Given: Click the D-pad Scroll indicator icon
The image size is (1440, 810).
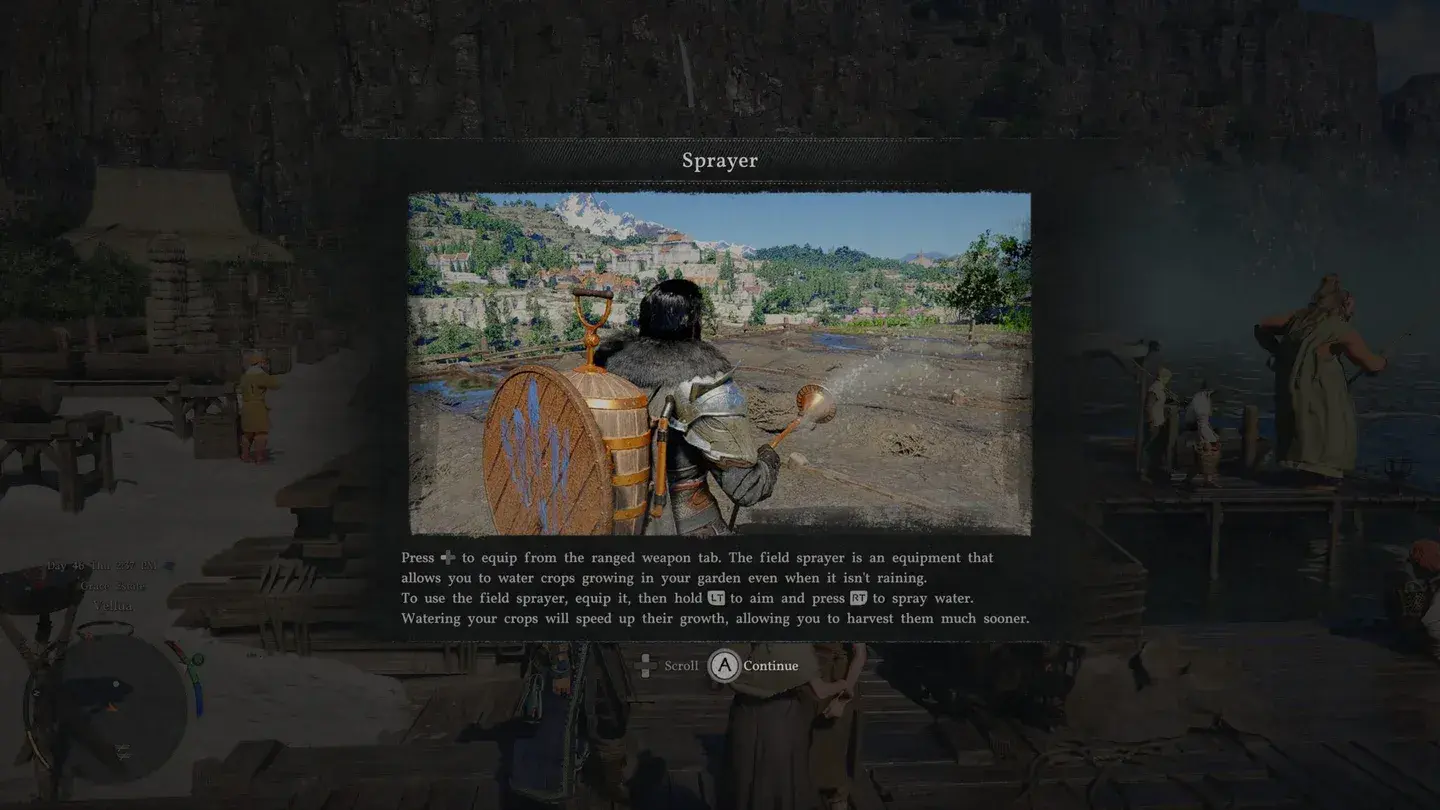Looking at the screenshot, I should coord(645,665).
